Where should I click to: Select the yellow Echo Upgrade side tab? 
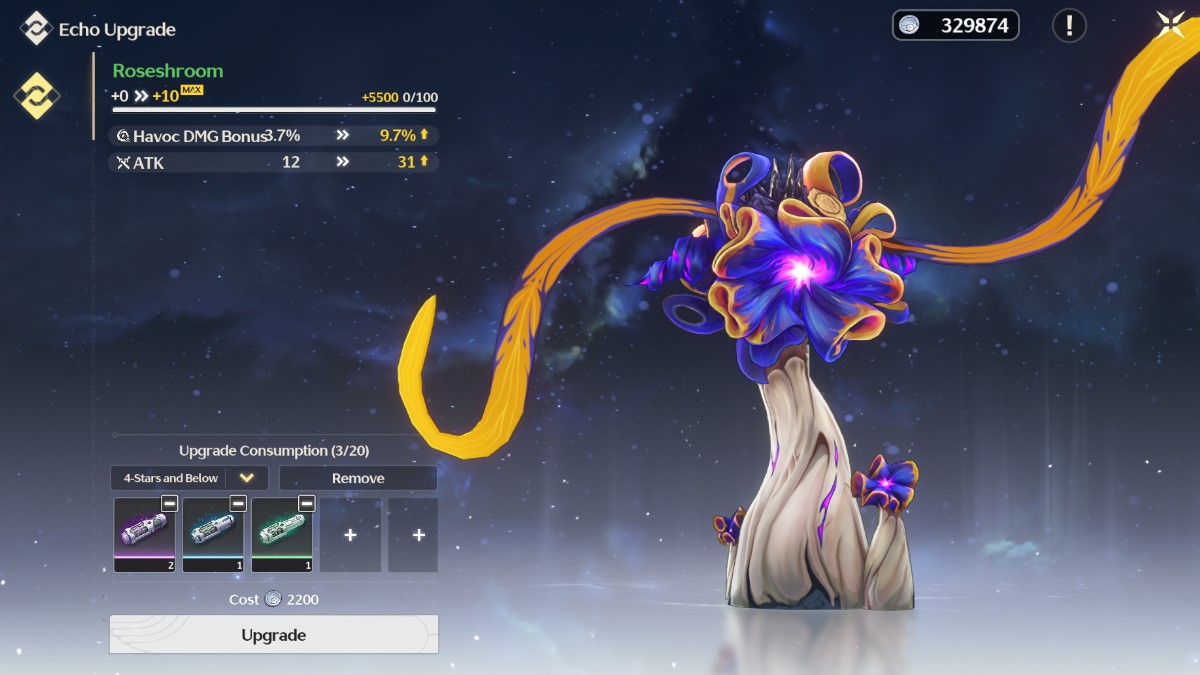point(36,96)
